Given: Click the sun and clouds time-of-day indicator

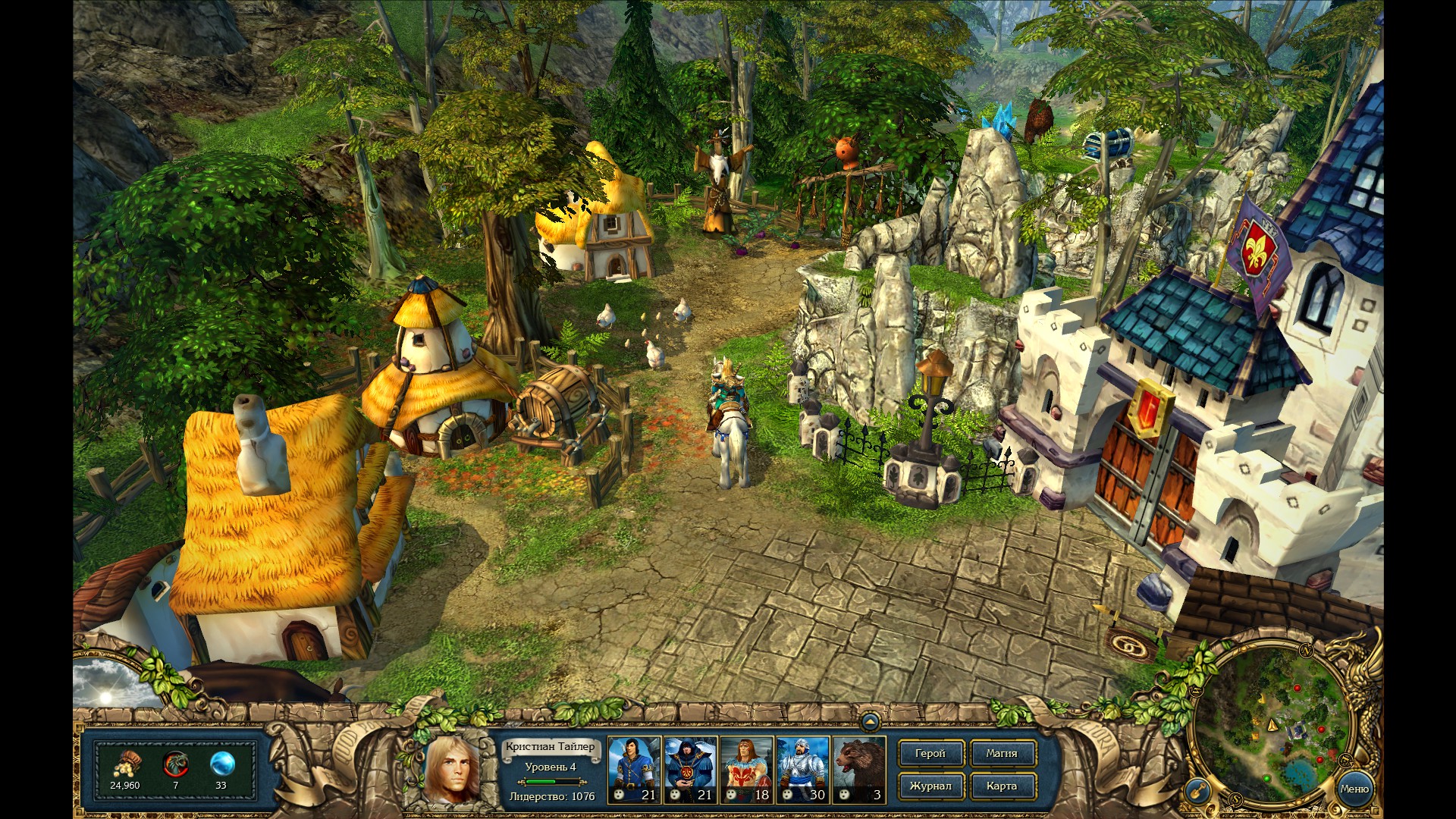Looking at the screenshot, I should click(110, 685).
